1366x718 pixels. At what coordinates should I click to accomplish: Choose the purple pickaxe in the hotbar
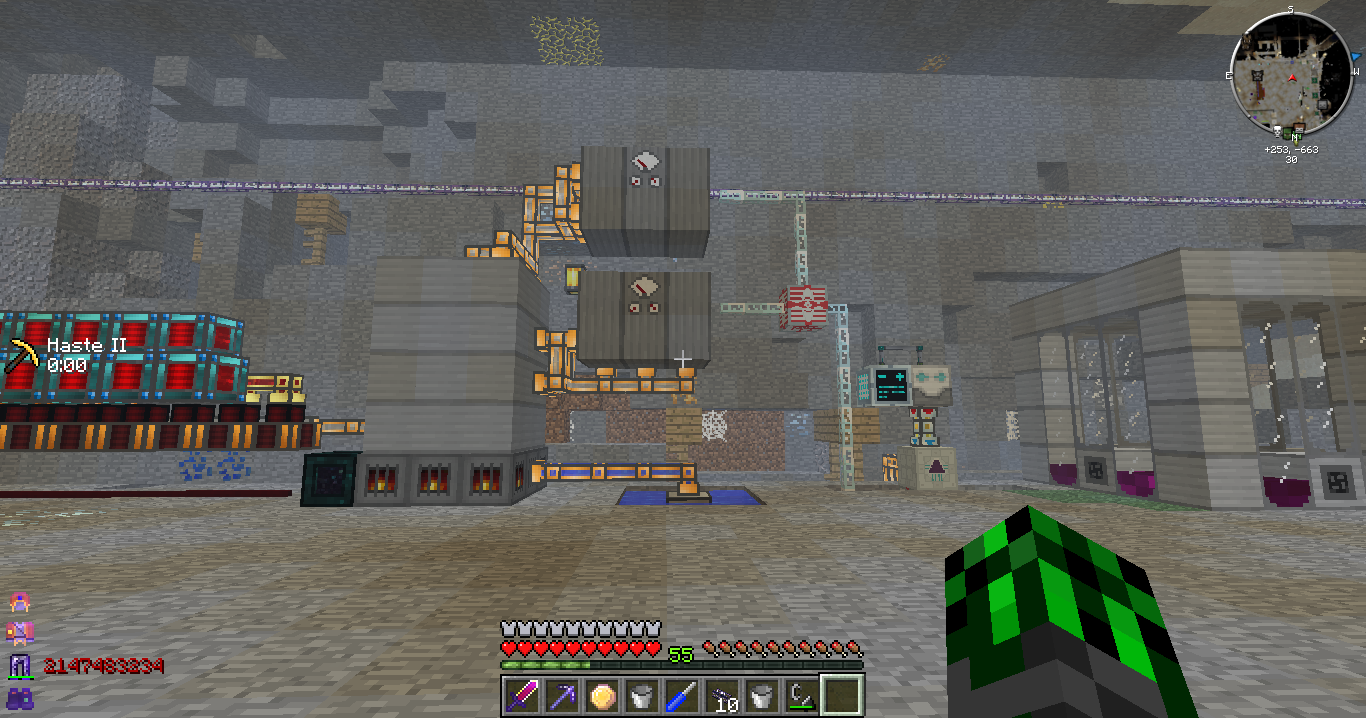(561, 696)
